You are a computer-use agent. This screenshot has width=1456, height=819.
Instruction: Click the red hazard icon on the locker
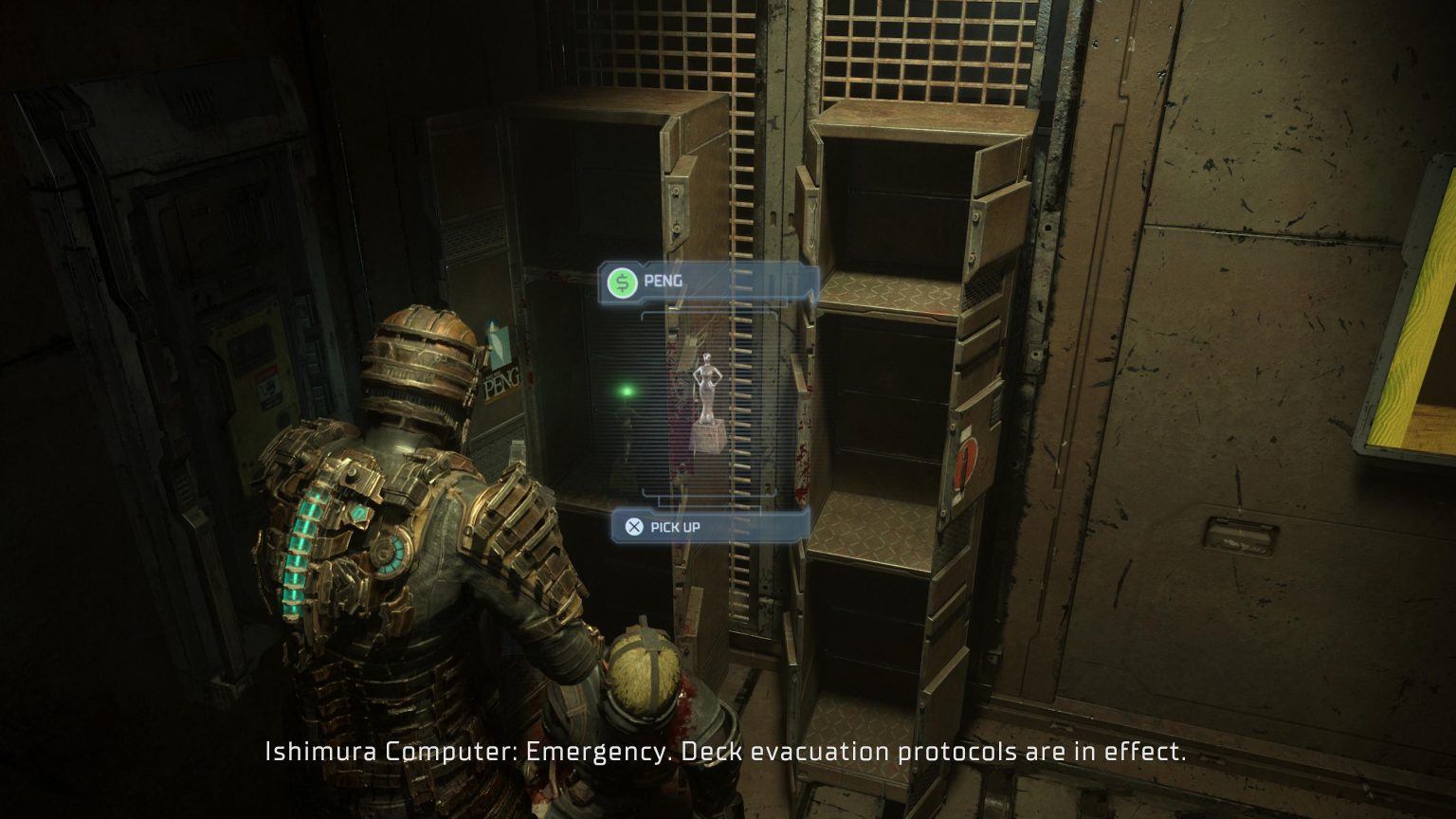pyautogui.click(x=966, y=457)
